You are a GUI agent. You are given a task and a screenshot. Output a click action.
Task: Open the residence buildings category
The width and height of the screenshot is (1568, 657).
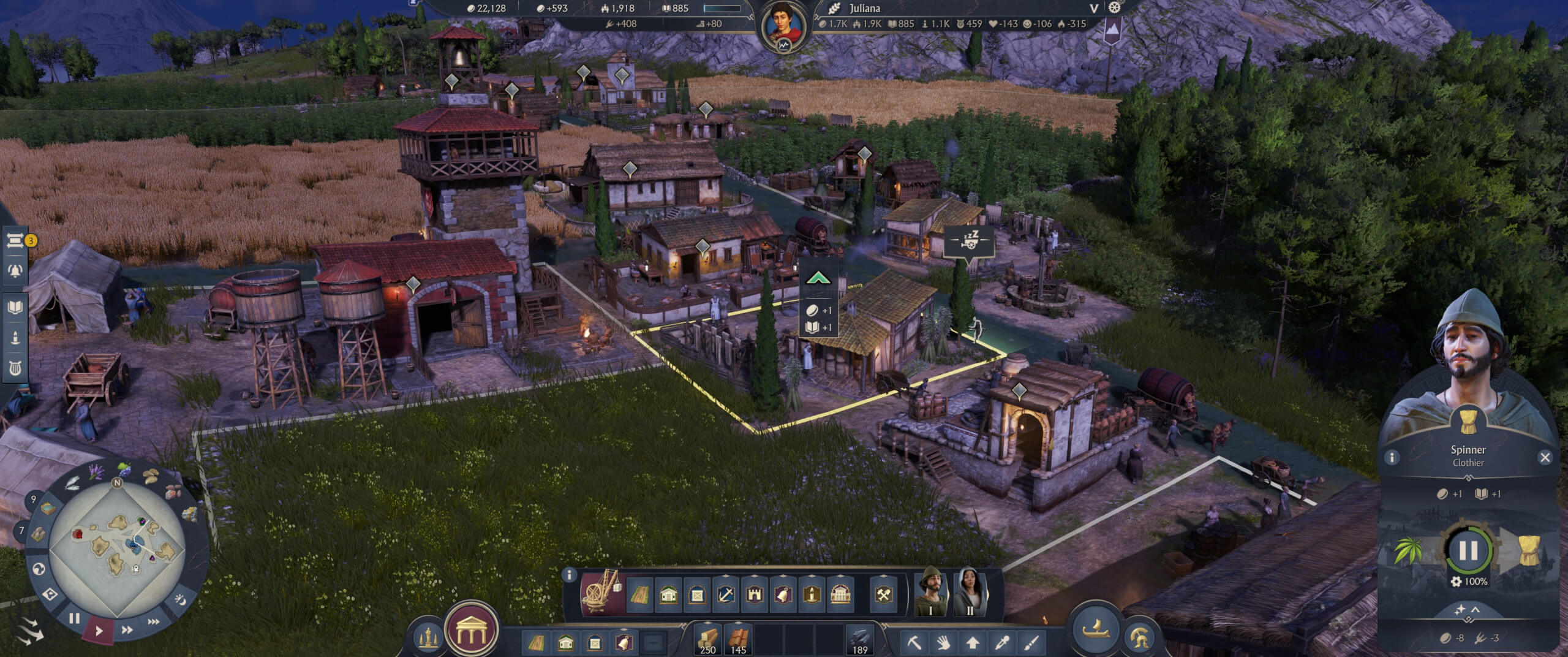coord(668,594)
